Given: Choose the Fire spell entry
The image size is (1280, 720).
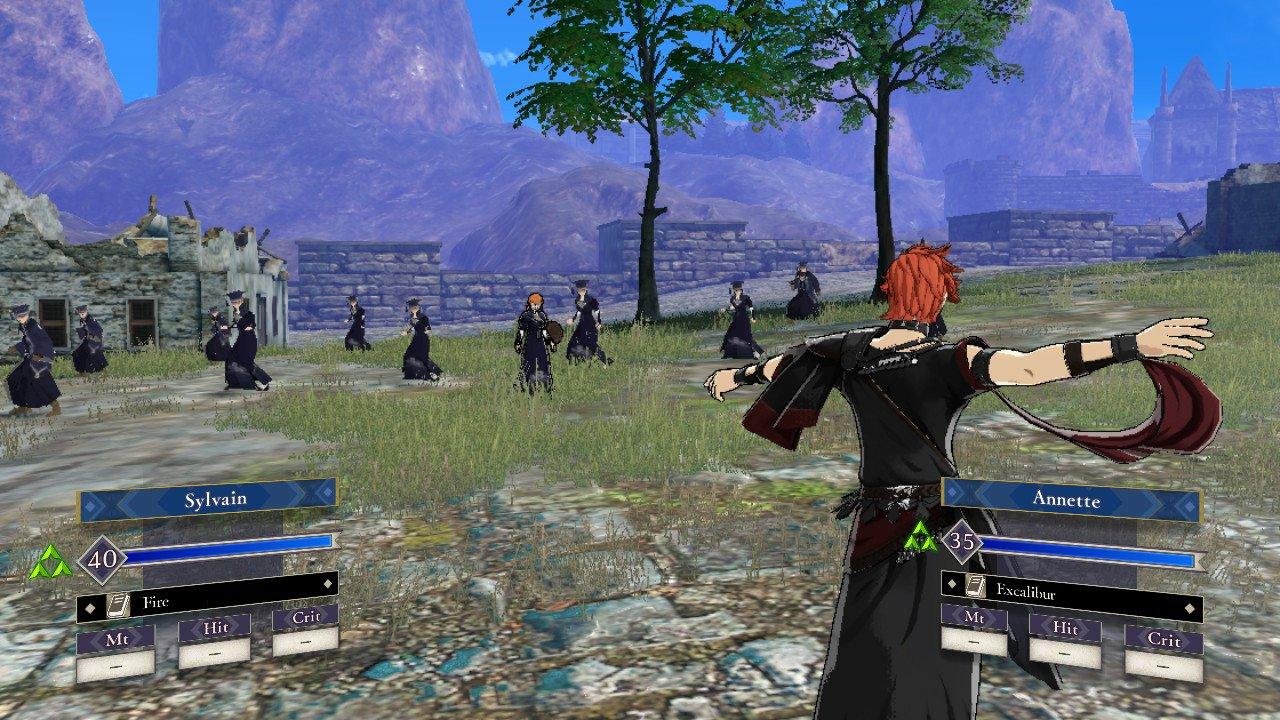Looking at the screenshot, I should tap(207, 603).
